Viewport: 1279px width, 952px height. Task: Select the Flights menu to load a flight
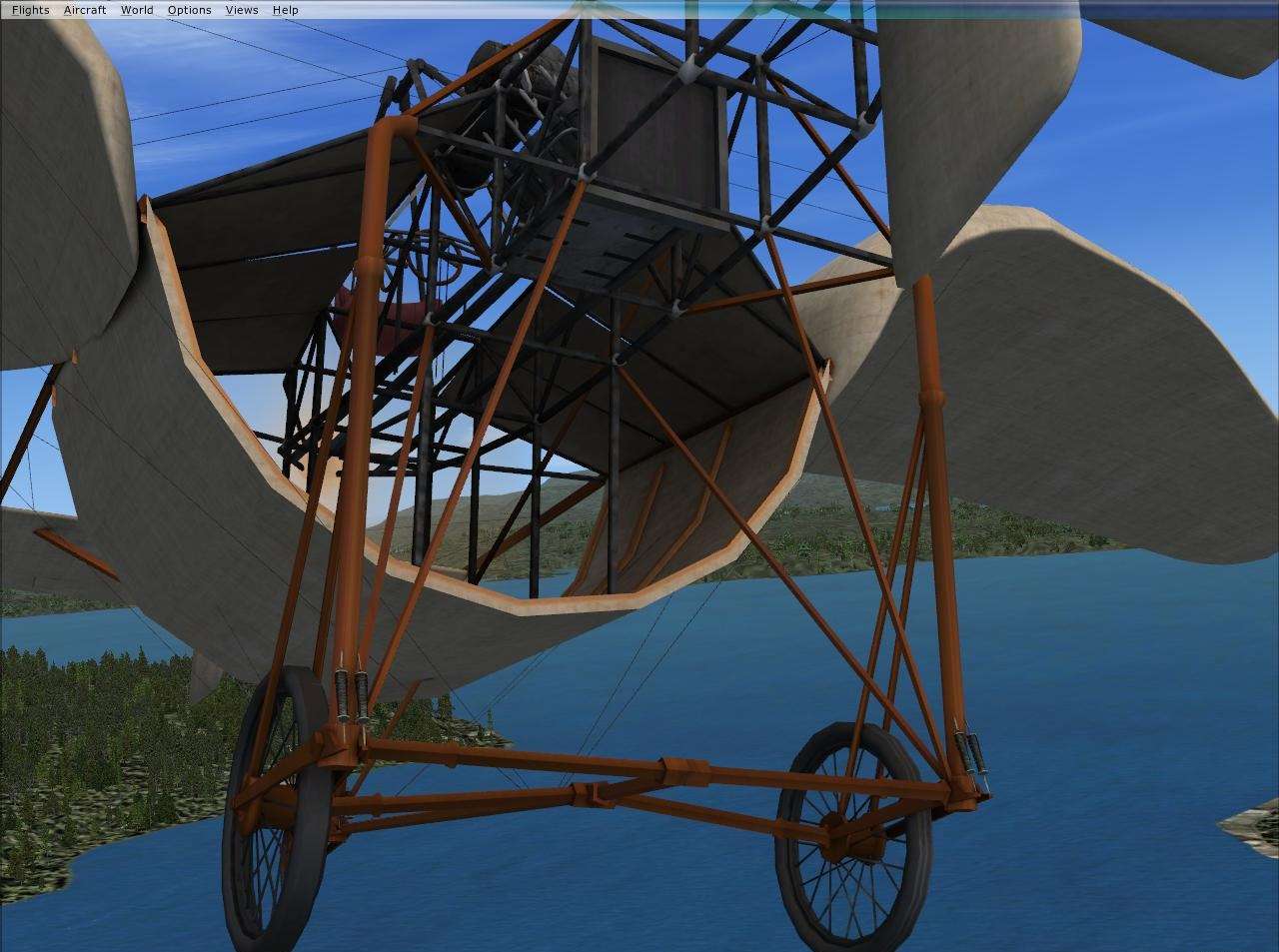pyautogui.click(x=29, y=9)
